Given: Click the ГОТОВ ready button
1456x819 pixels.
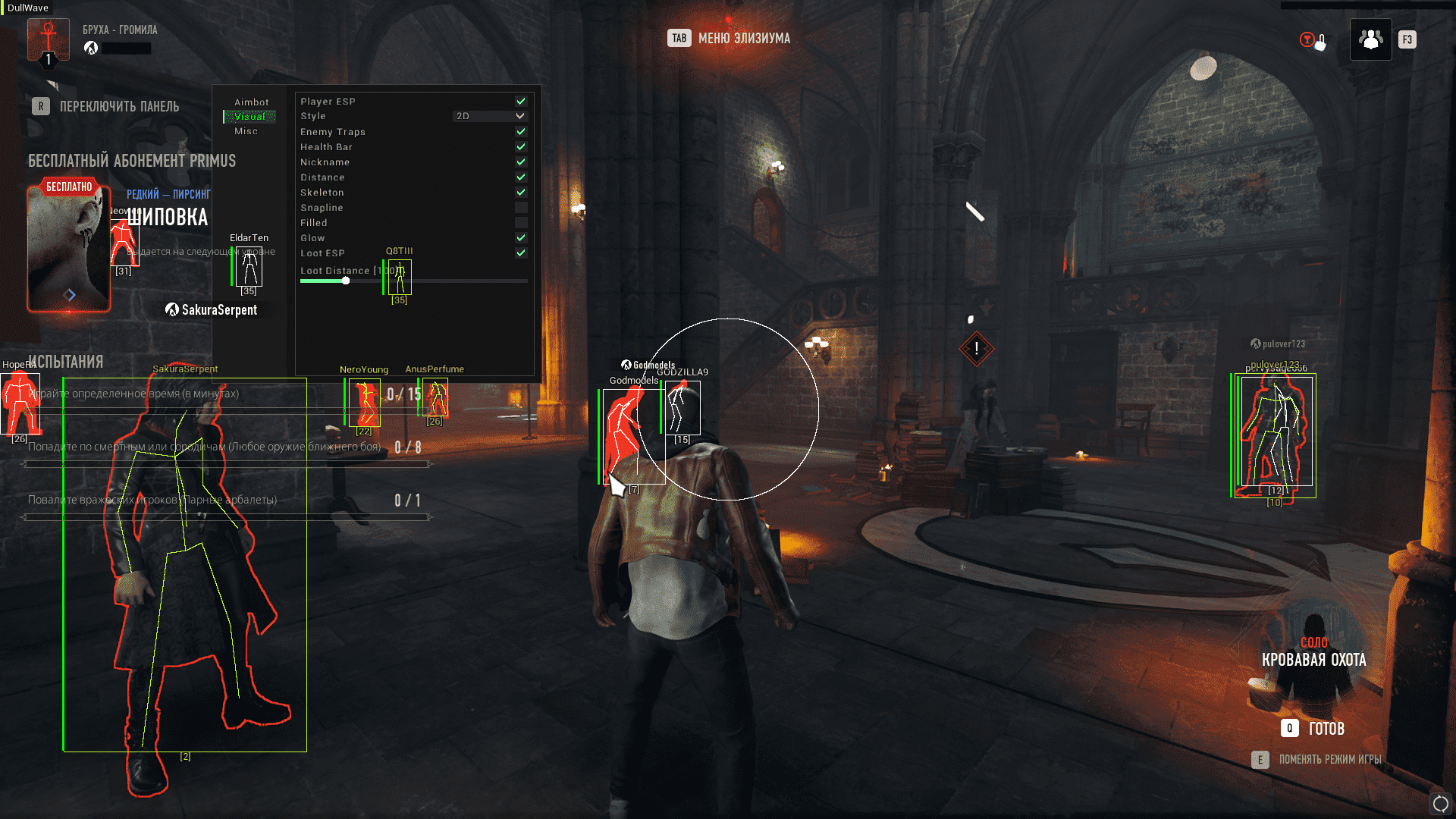Looking at the screenshot, I should (1313, 729).
